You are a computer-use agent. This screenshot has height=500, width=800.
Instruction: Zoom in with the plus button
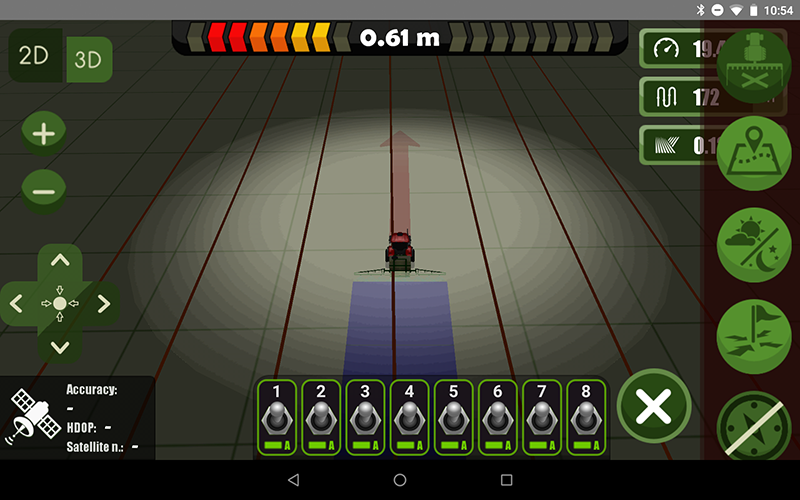(43, 135)
